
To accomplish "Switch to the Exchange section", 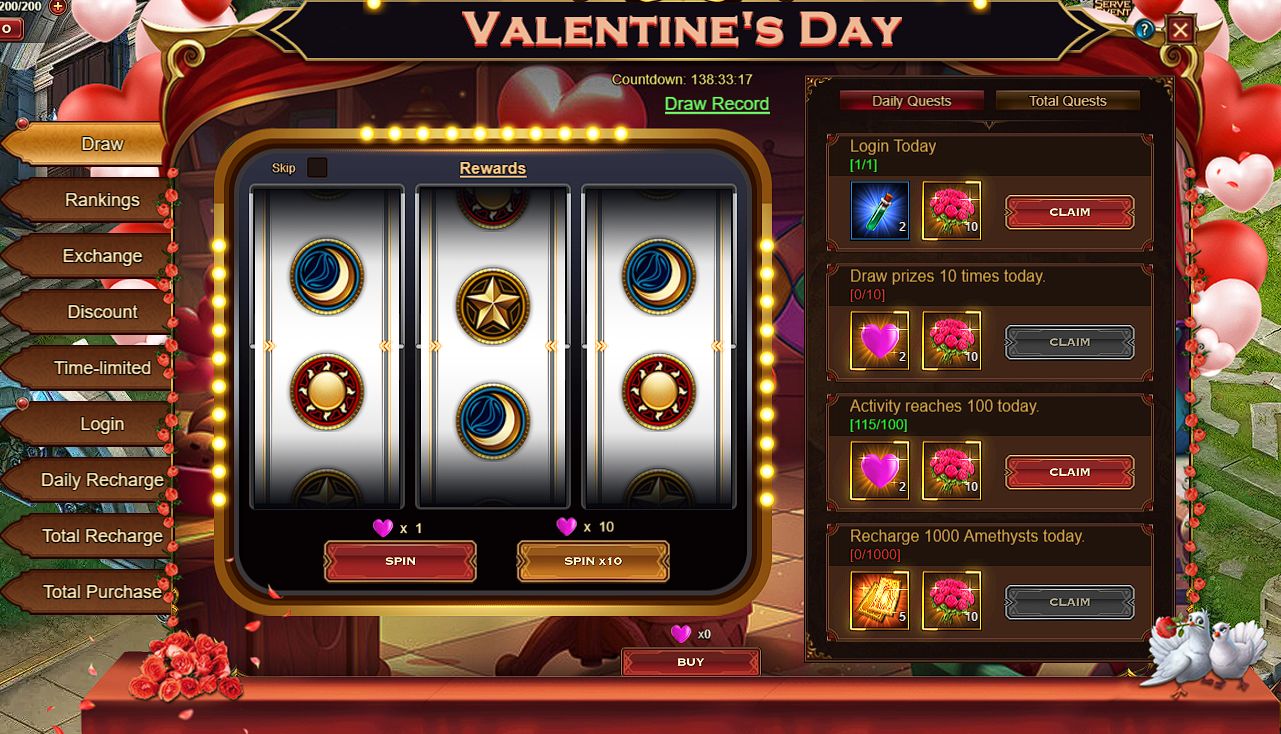I will 102,256.
